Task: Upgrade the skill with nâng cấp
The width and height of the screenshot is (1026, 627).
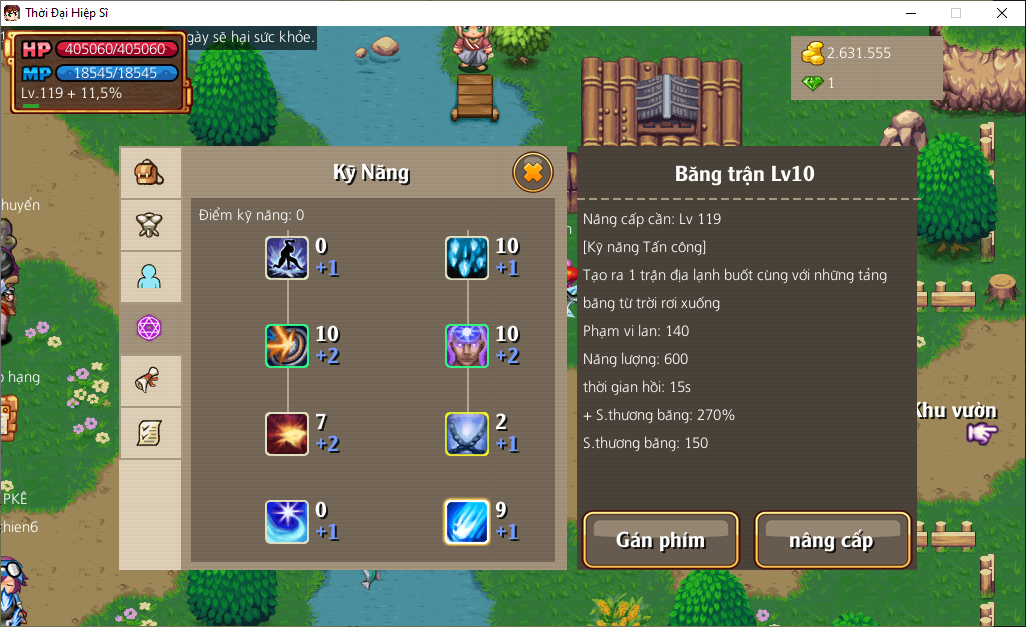Action: (x=832, y=540)
